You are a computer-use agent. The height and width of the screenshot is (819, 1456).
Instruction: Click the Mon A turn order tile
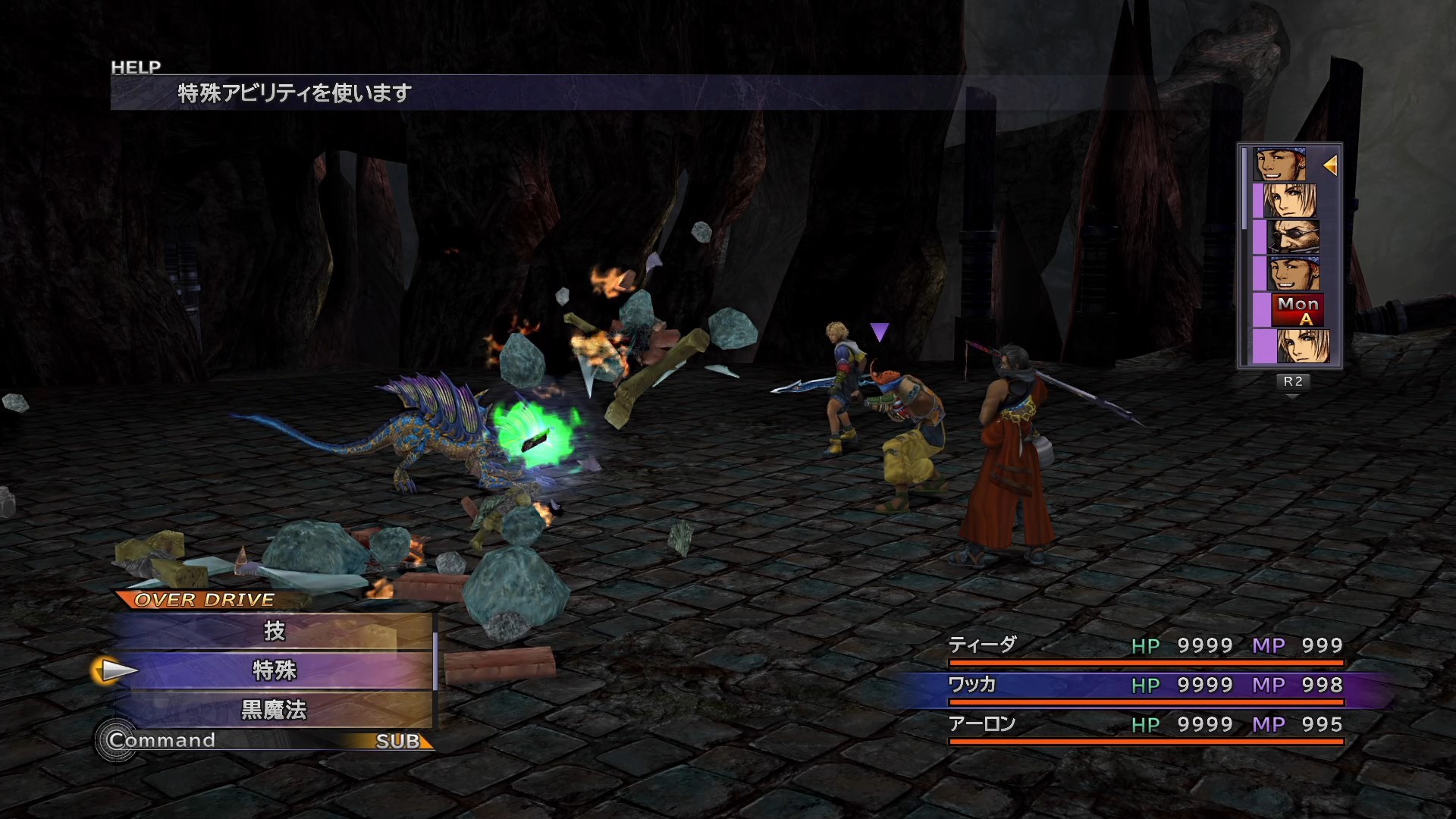point(1298,310)
